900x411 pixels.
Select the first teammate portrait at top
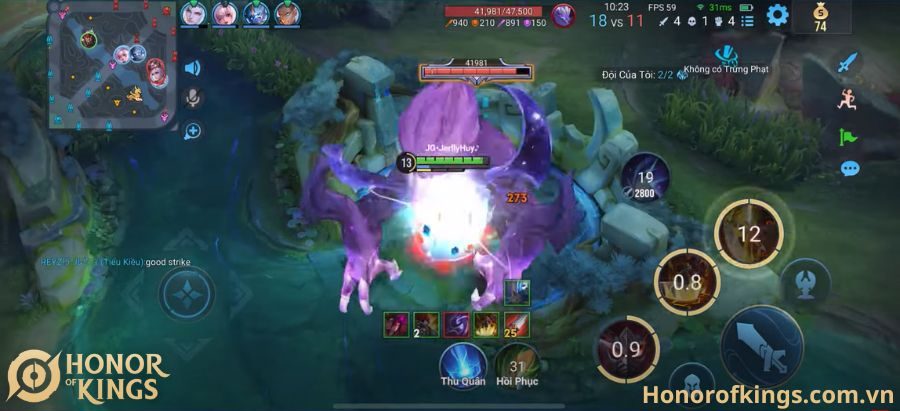pos(195,13)
